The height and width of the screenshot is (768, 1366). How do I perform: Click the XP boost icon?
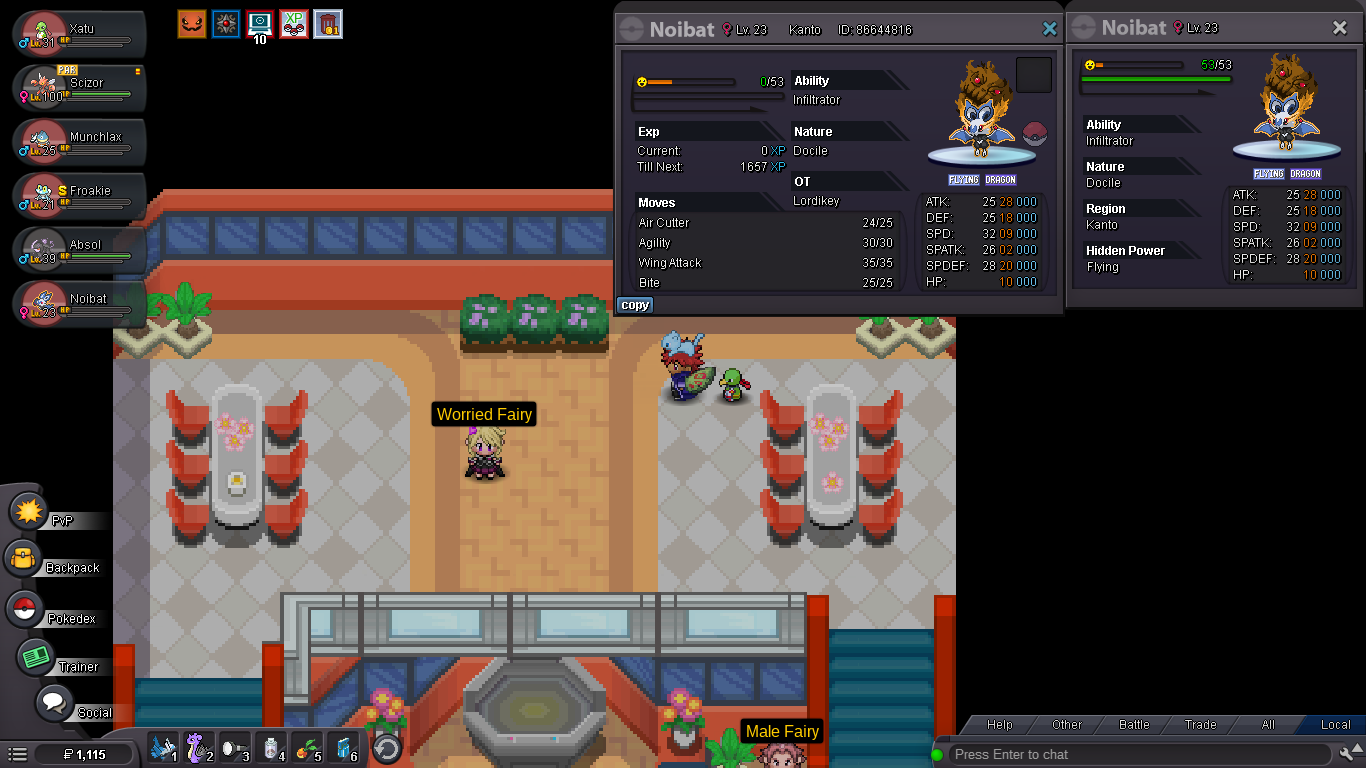coord(294,23)
